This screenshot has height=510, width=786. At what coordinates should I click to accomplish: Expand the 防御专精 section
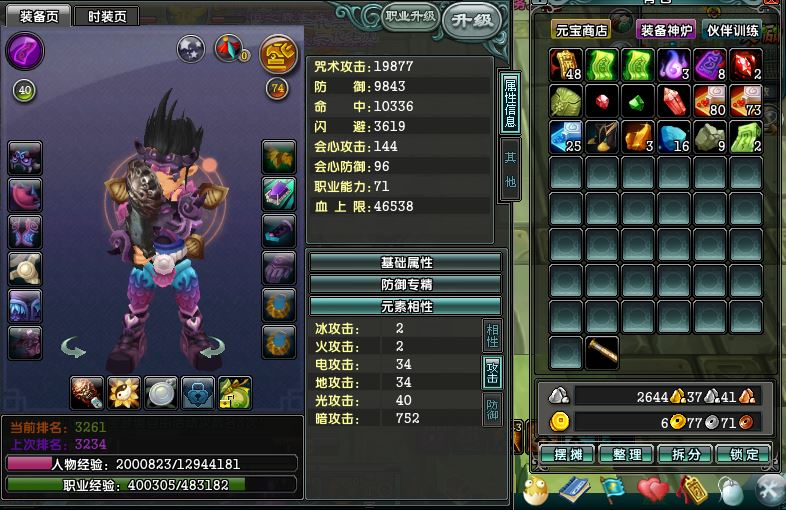[x=405, y=284]
